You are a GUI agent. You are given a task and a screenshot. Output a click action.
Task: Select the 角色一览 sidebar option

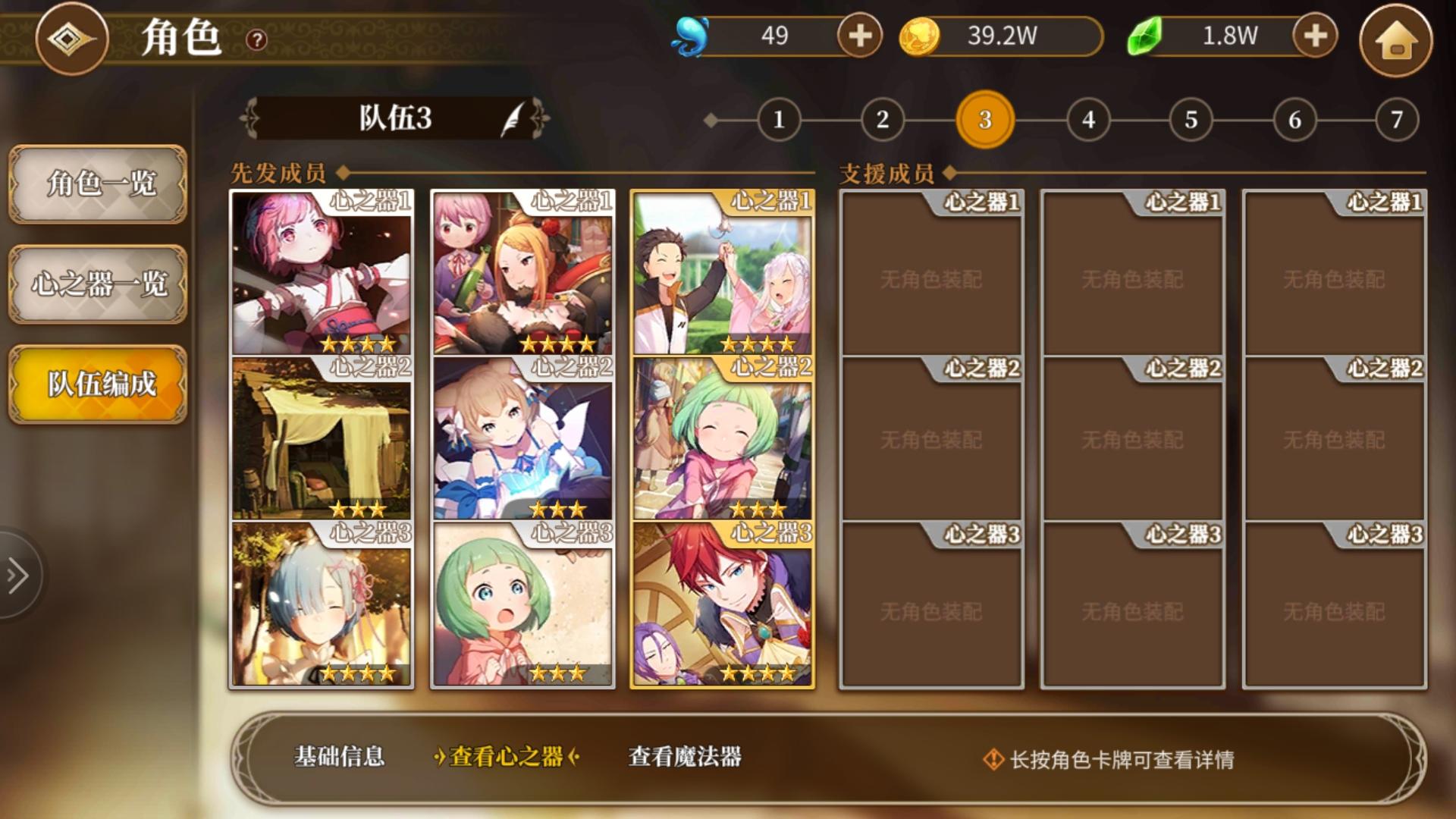pos(97,184)
